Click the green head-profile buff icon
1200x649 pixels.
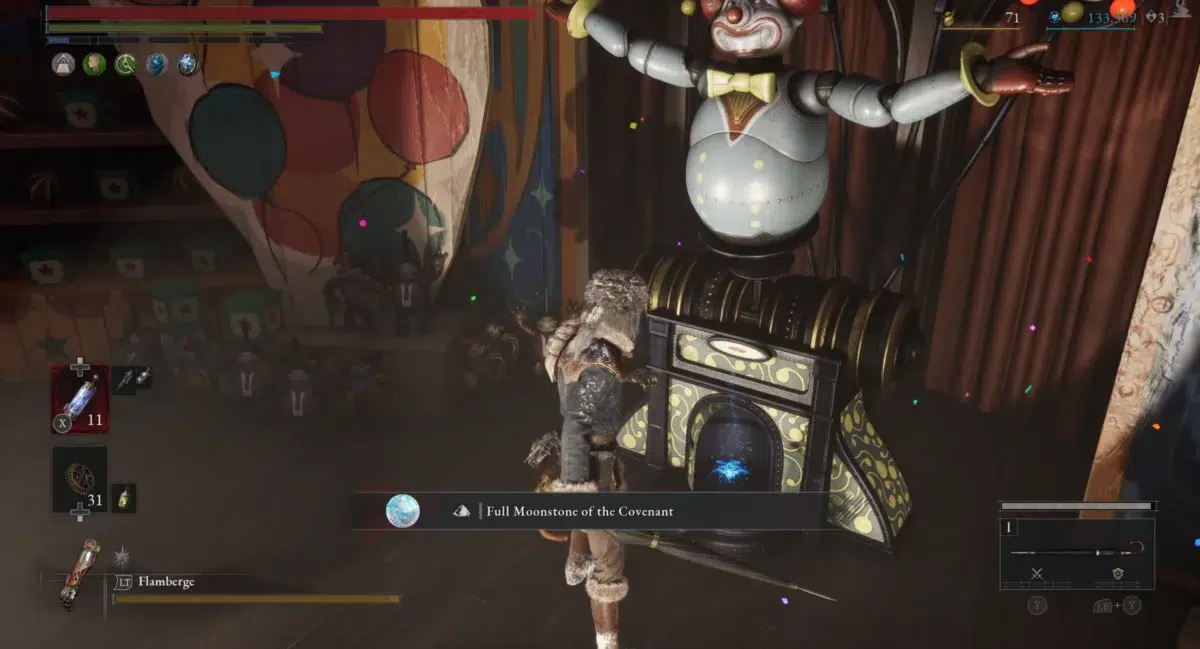(95, 65)
